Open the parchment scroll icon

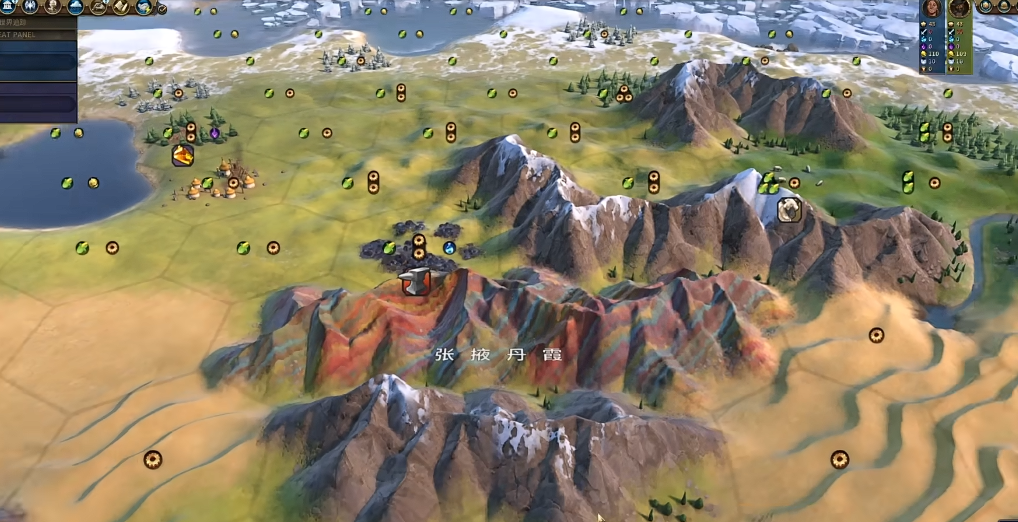[121, 6]
